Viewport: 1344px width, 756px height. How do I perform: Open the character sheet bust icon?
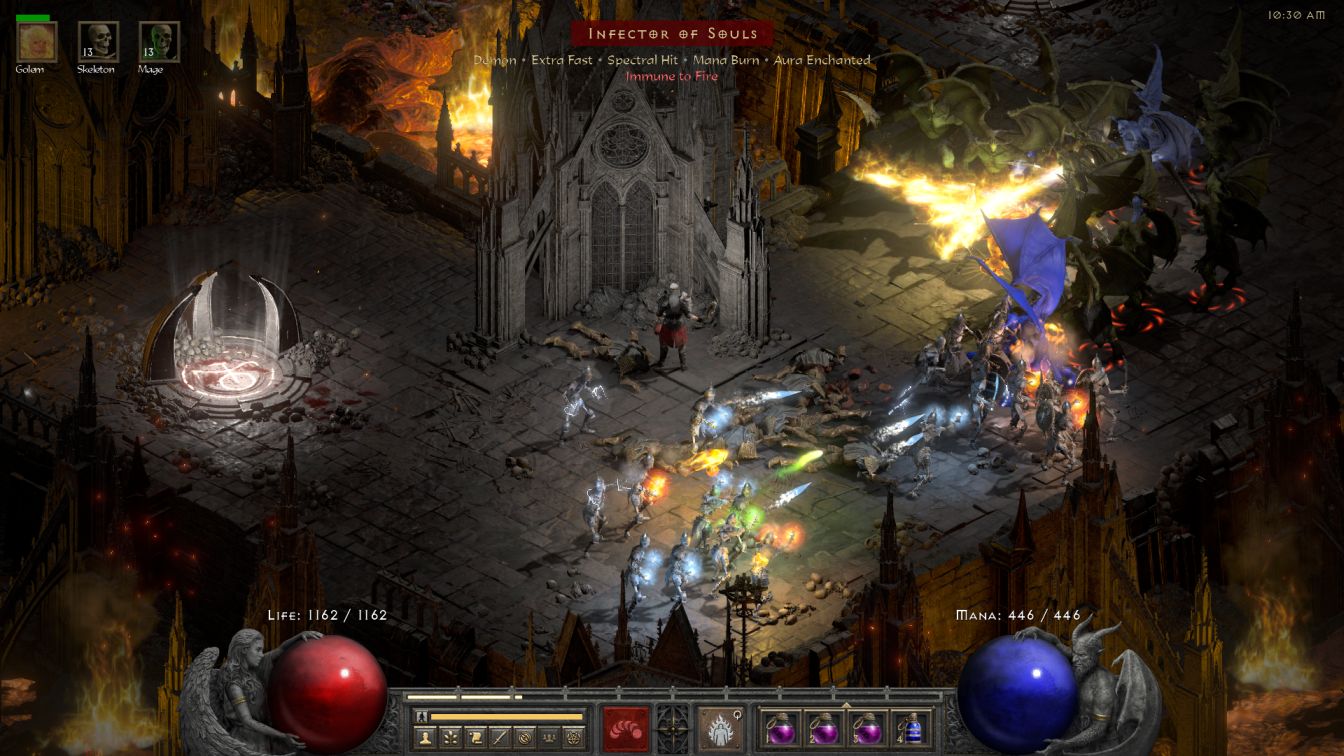[x=425, y=737]
